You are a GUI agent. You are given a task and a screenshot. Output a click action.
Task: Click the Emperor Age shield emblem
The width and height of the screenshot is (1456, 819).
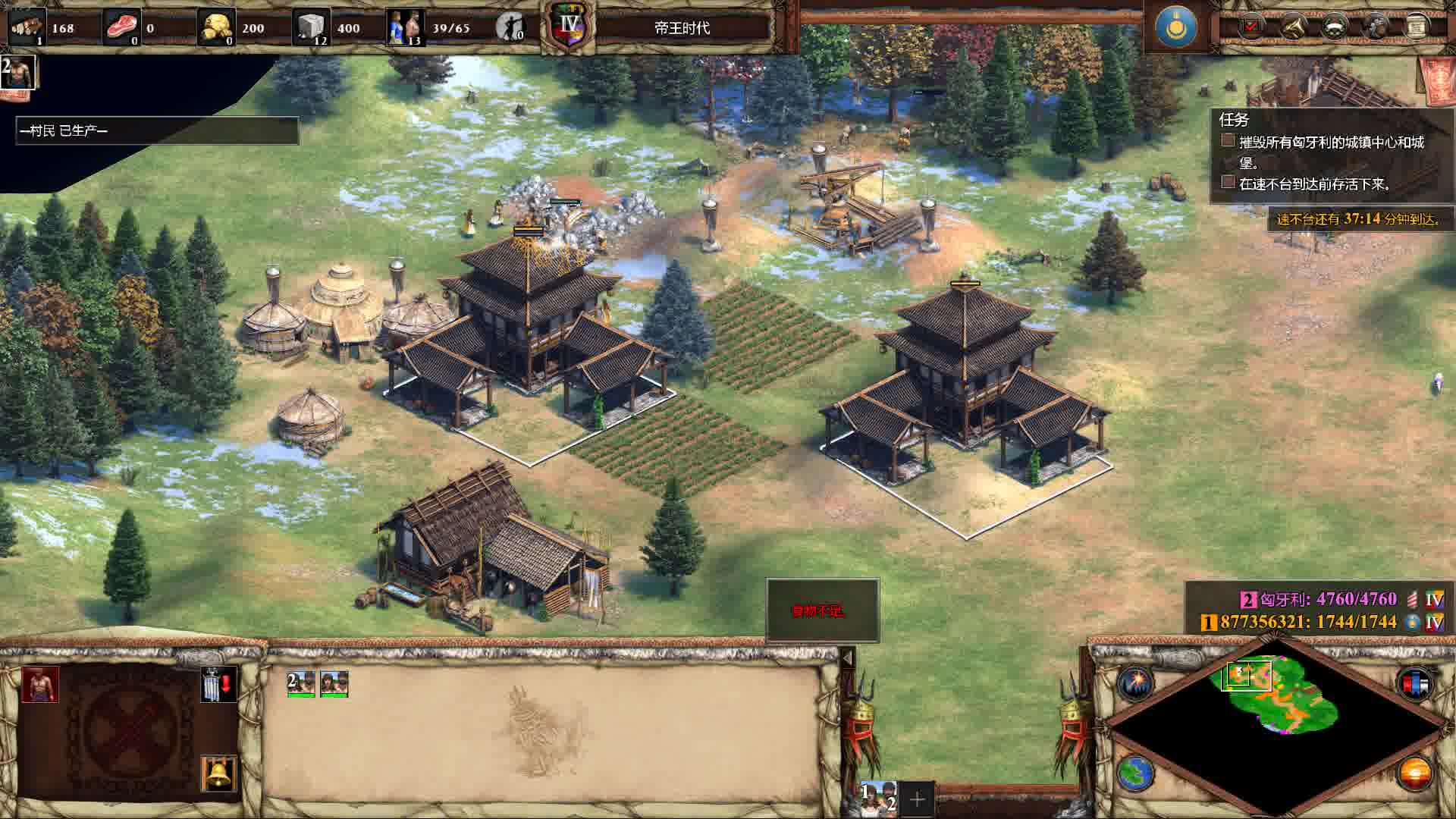pos(569,28)
